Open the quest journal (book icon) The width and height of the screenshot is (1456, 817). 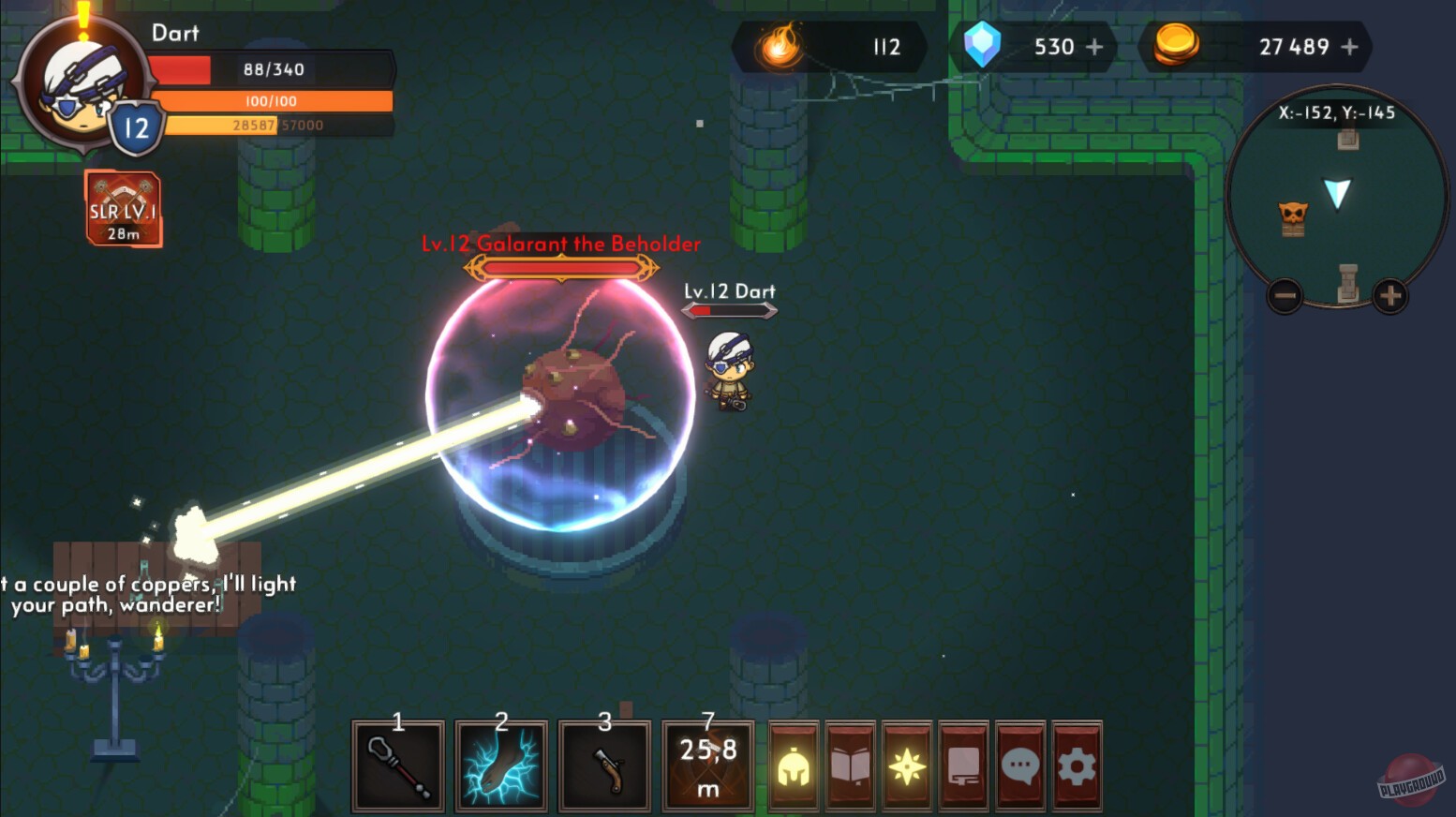tap(850, 765)
